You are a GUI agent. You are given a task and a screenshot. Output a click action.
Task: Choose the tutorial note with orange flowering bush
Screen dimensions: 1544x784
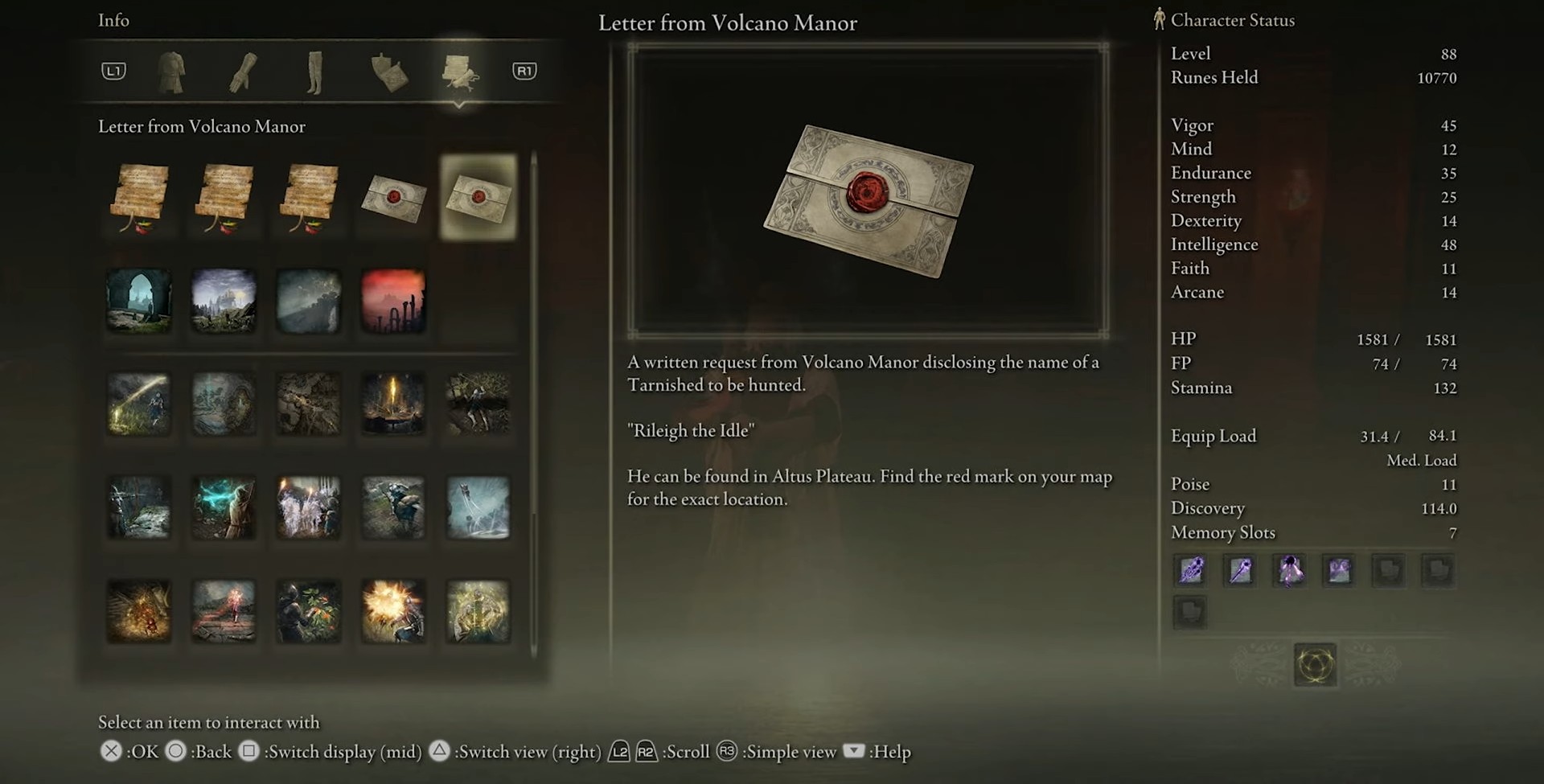[x=309, y=611]
